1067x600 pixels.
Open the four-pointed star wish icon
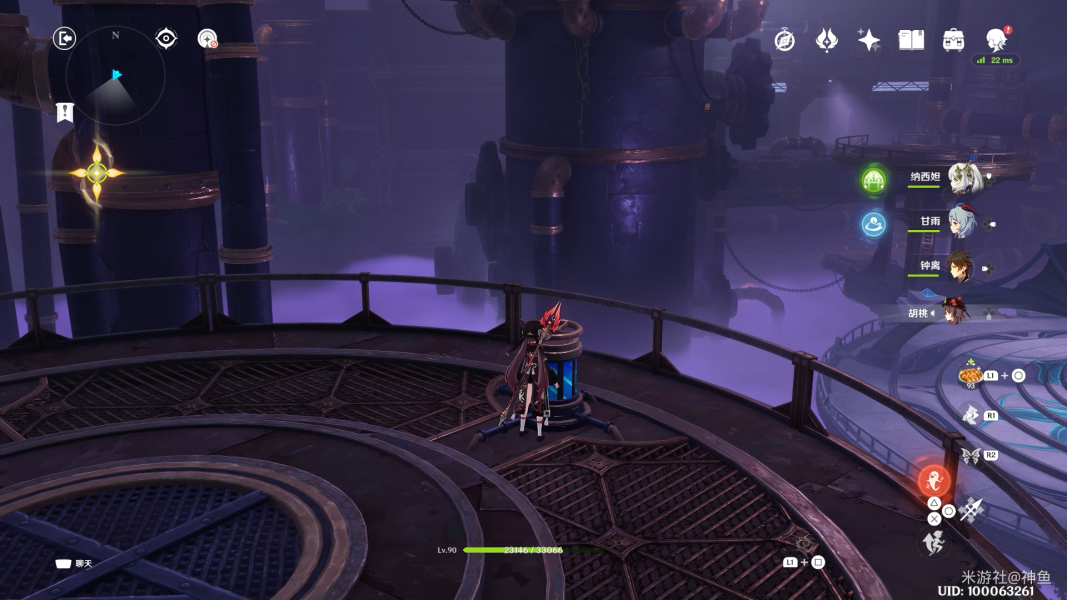pyautogui.click(x=868, y=40)
